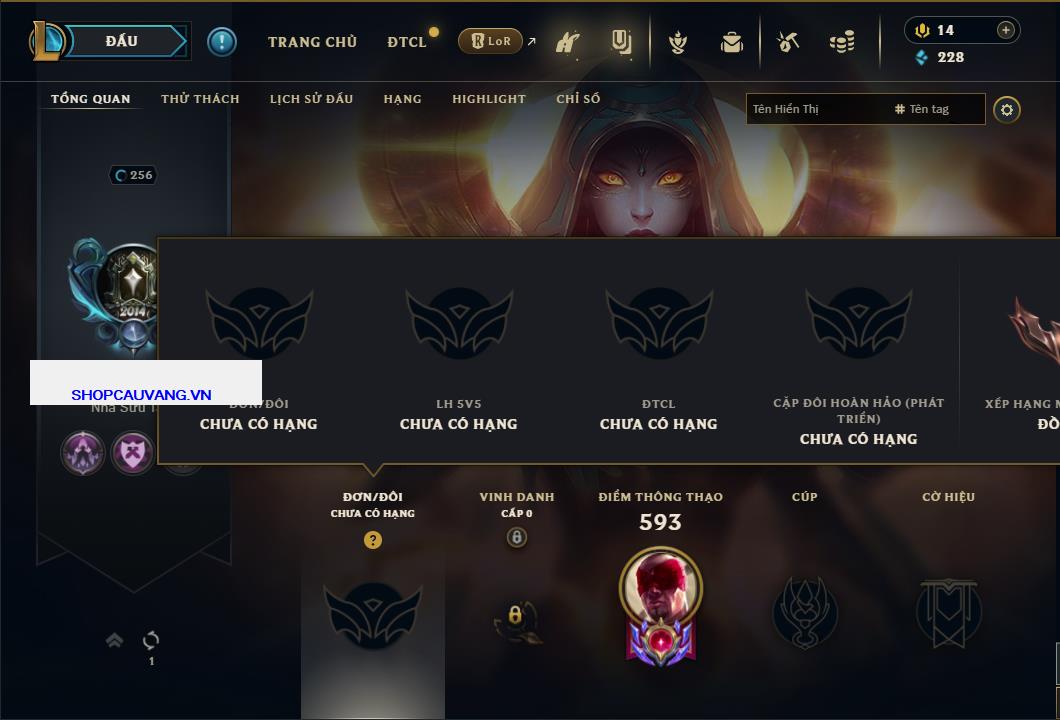
Task: Launch the LoR link
Action: (490, 41)
